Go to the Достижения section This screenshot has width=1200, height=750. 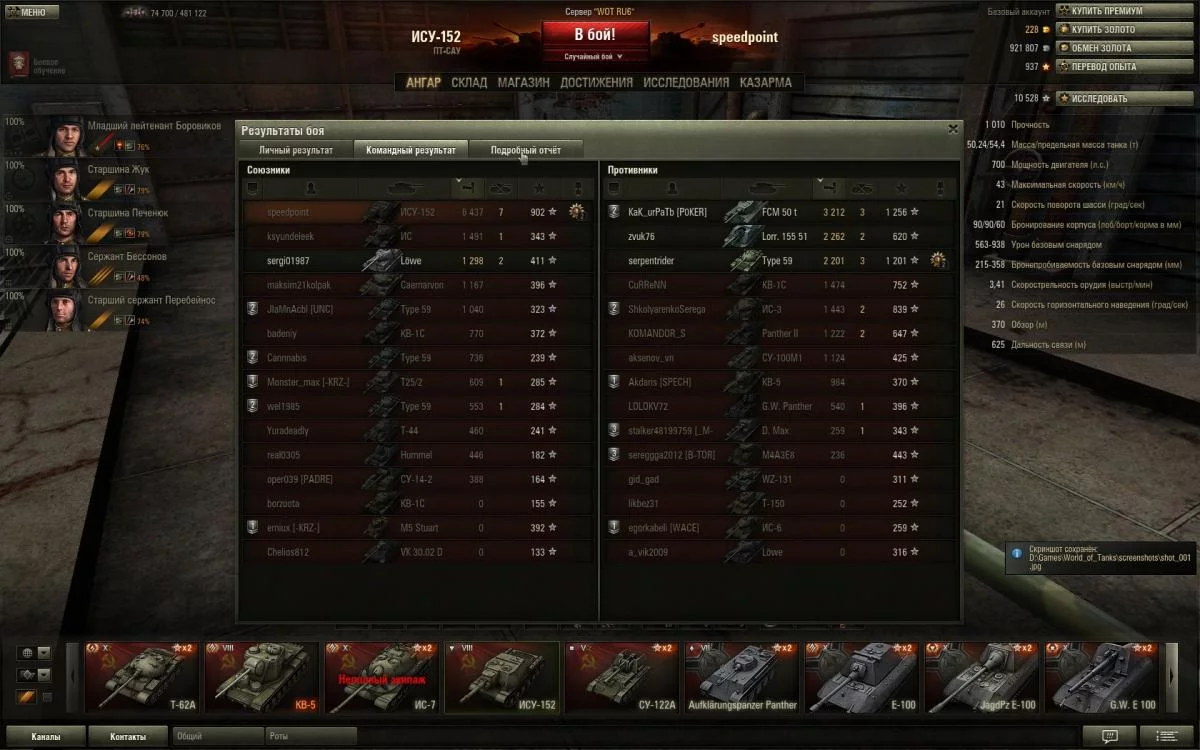[x=596, y=83]
